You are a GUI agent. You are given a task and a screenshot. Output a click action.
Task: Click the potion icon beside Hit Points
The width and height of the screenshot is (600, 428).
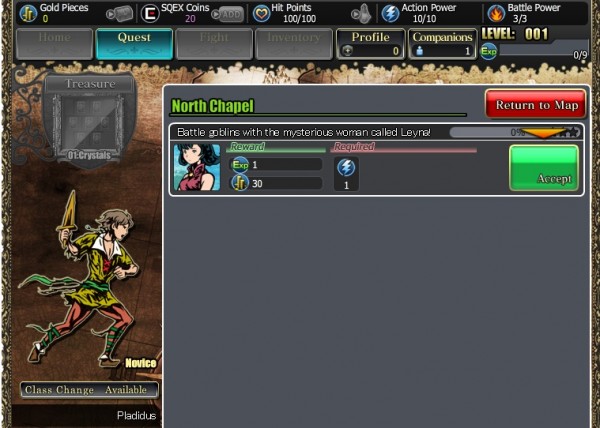pos(362,14)
